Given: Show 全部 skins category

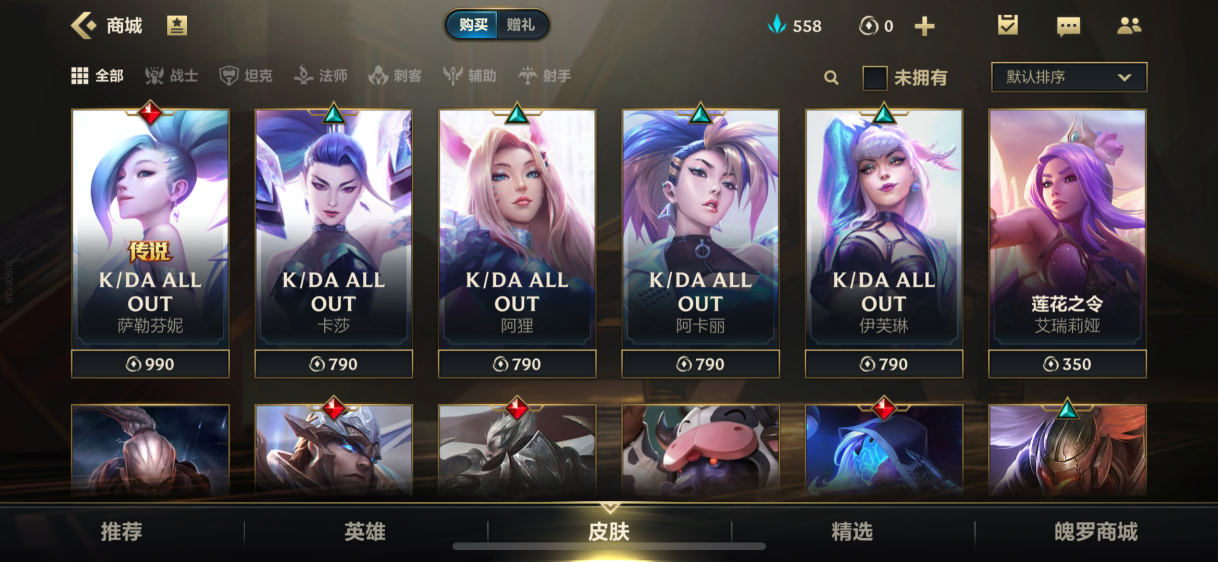Looking at the screenshot, I should tap(98, 76).
